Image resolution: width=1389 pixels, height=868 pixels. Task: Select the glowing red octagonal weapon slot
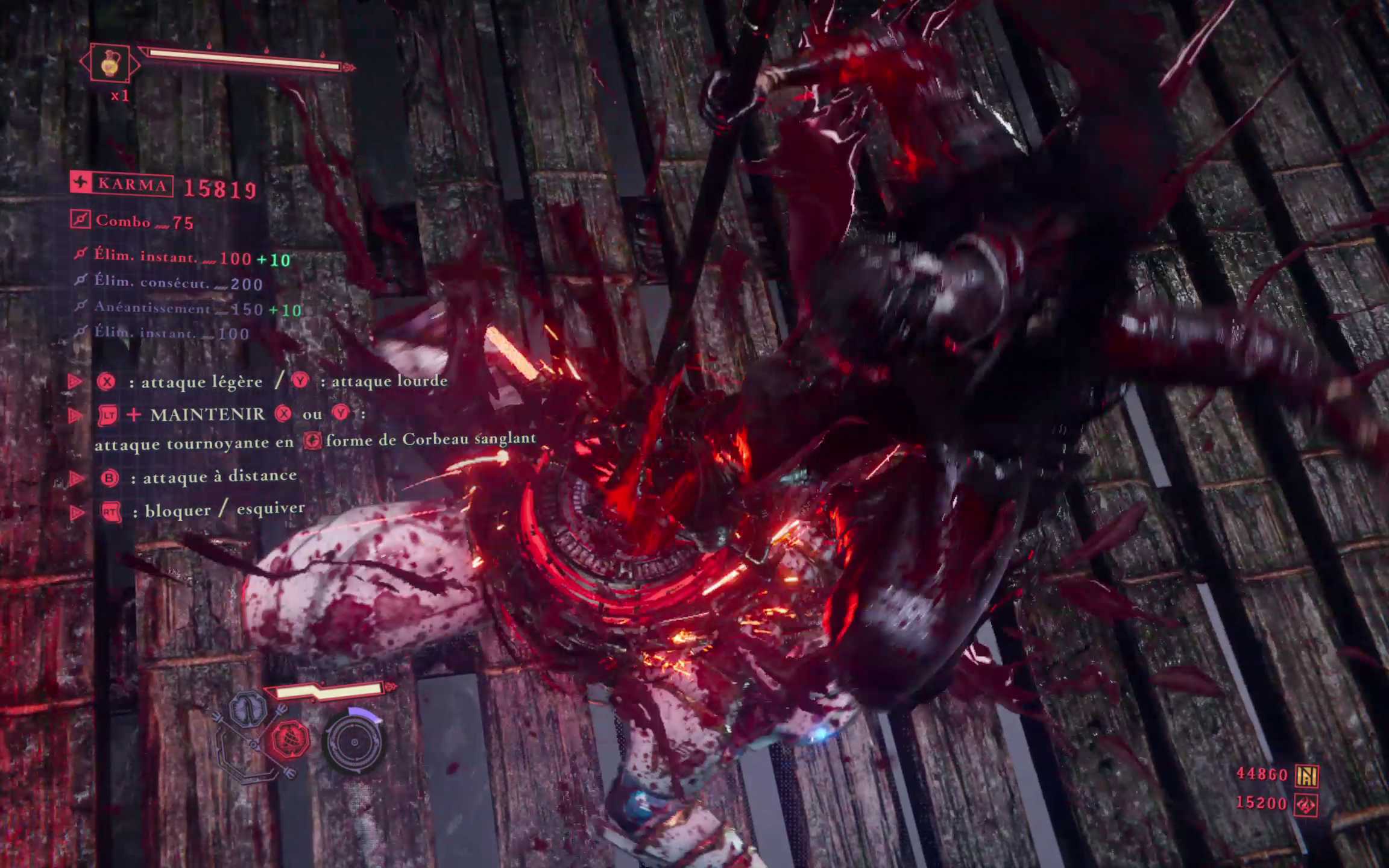289,739
